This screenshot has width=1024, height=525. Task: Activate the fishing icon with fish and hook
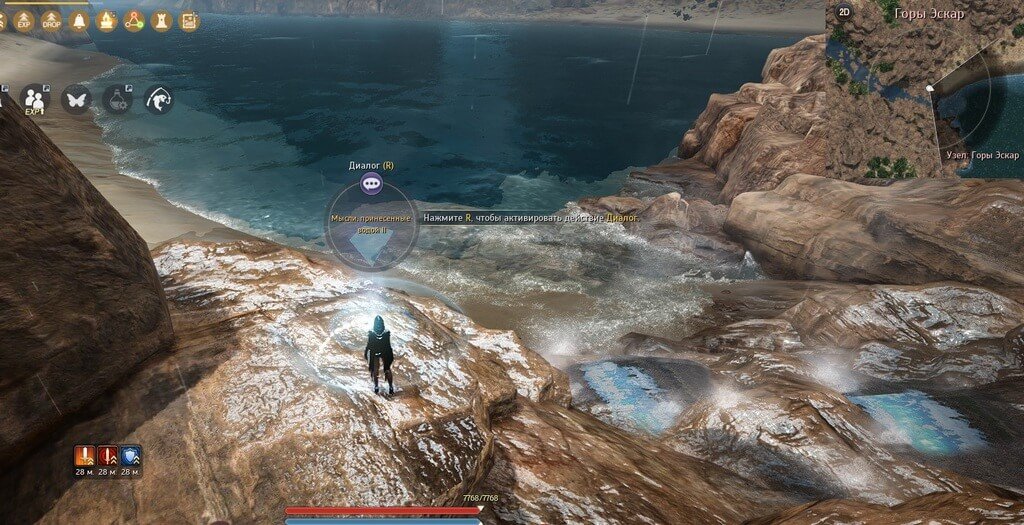(158, 98)
